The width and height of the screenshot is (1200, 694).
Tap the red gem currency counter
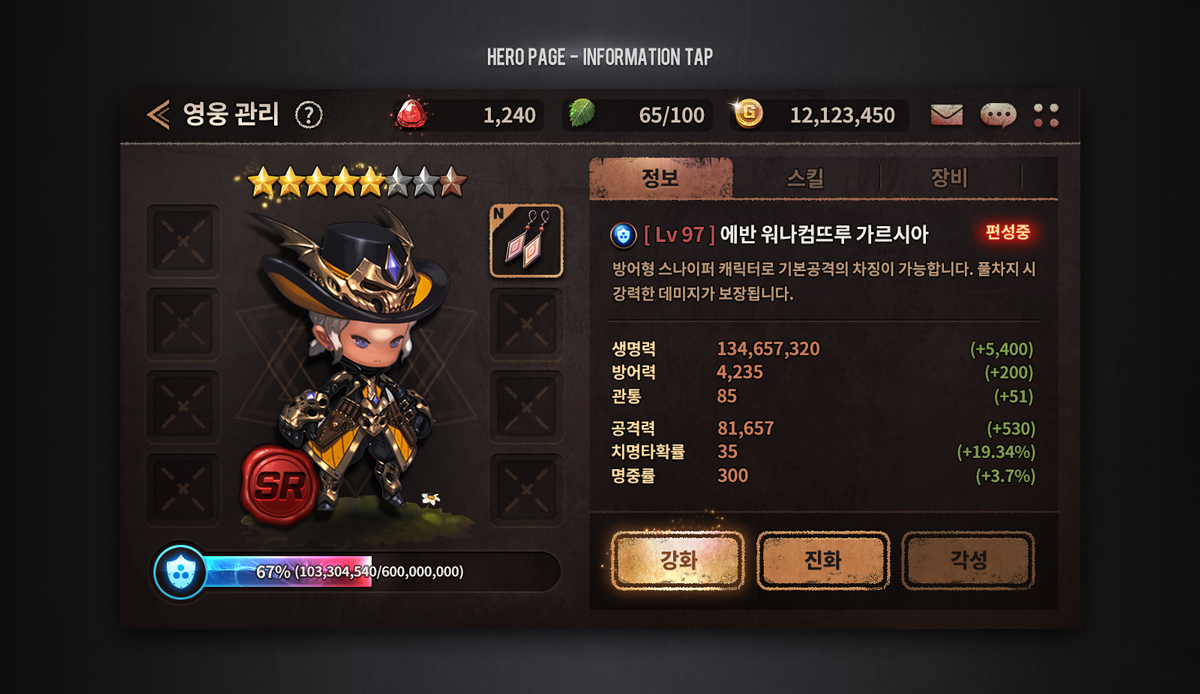(468, 115)
